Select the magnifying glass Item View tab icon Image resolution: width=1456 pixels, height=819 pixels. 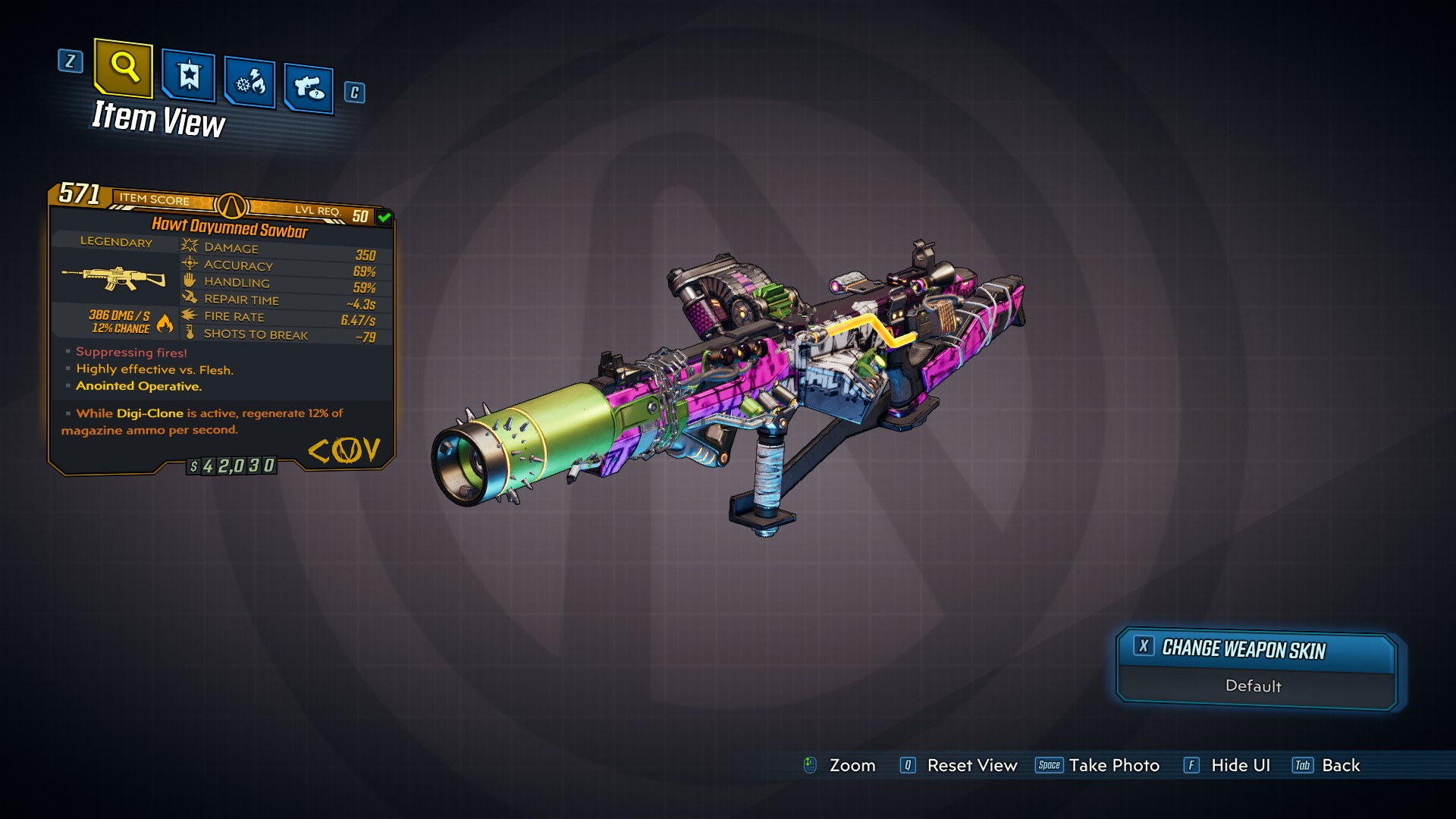pos(124,71)
